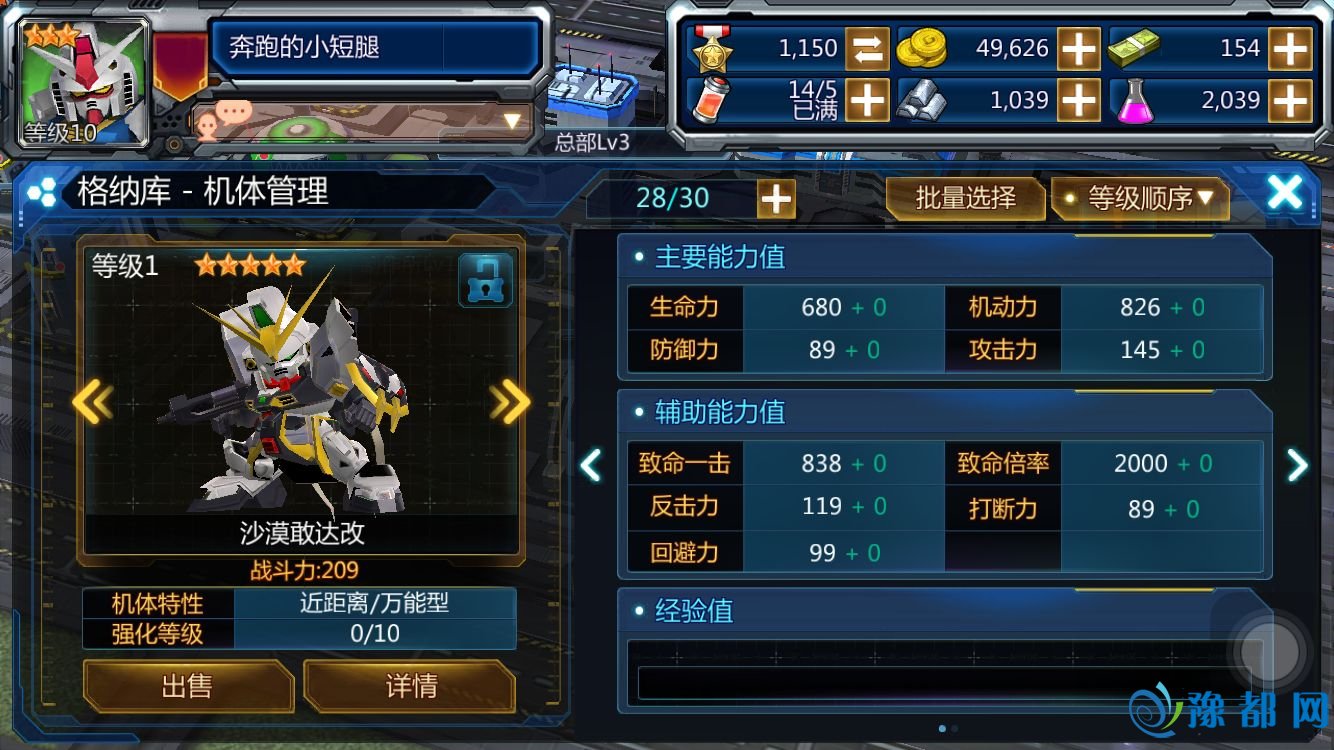Viewport: 1334px width, 750px height.
Task: Open unit details with 详情 button
Action: point(410,686)
